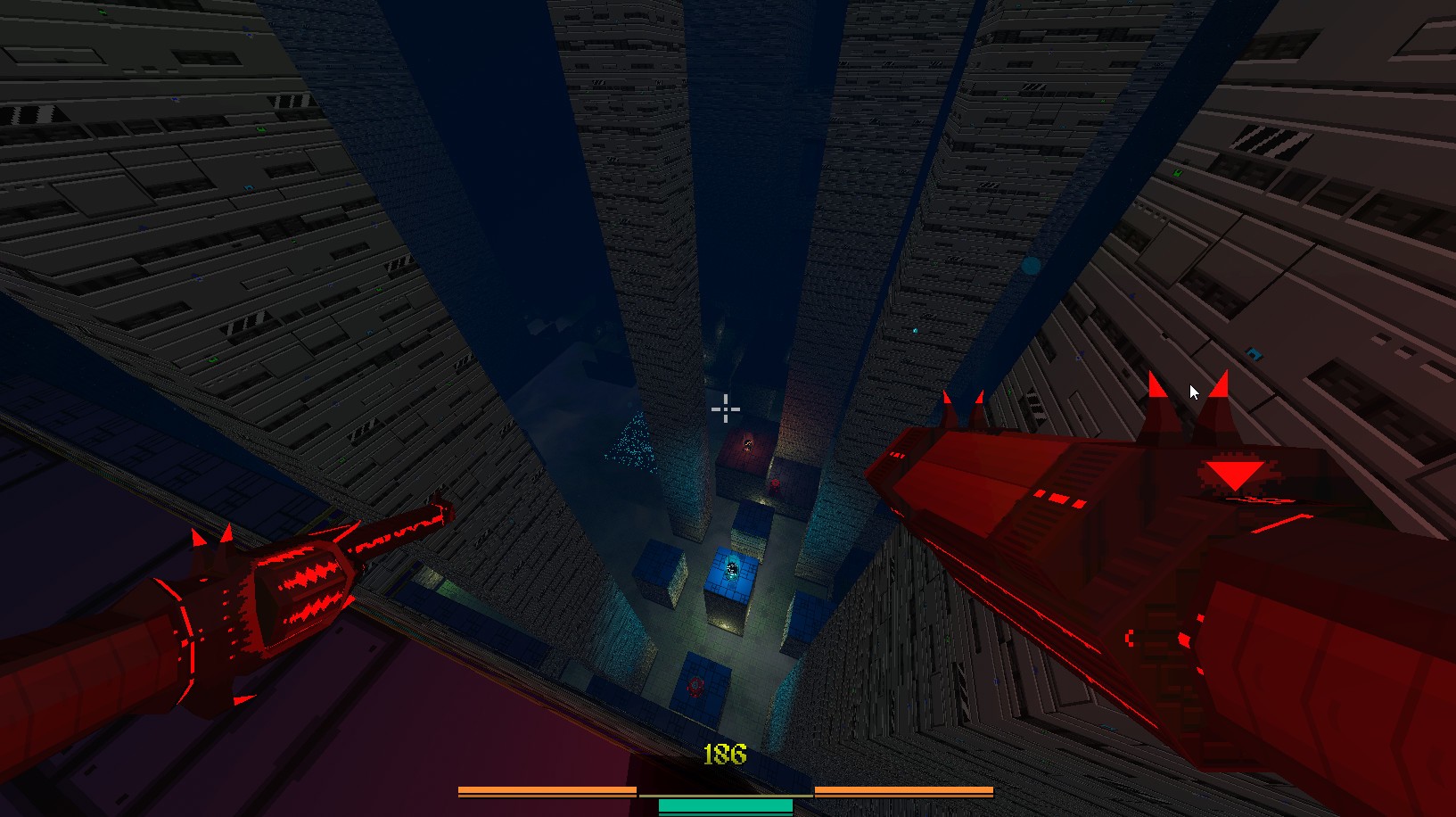1456x817 pixels.
Task: Click the red spider enemy near the wall
Action: point(774,486)
